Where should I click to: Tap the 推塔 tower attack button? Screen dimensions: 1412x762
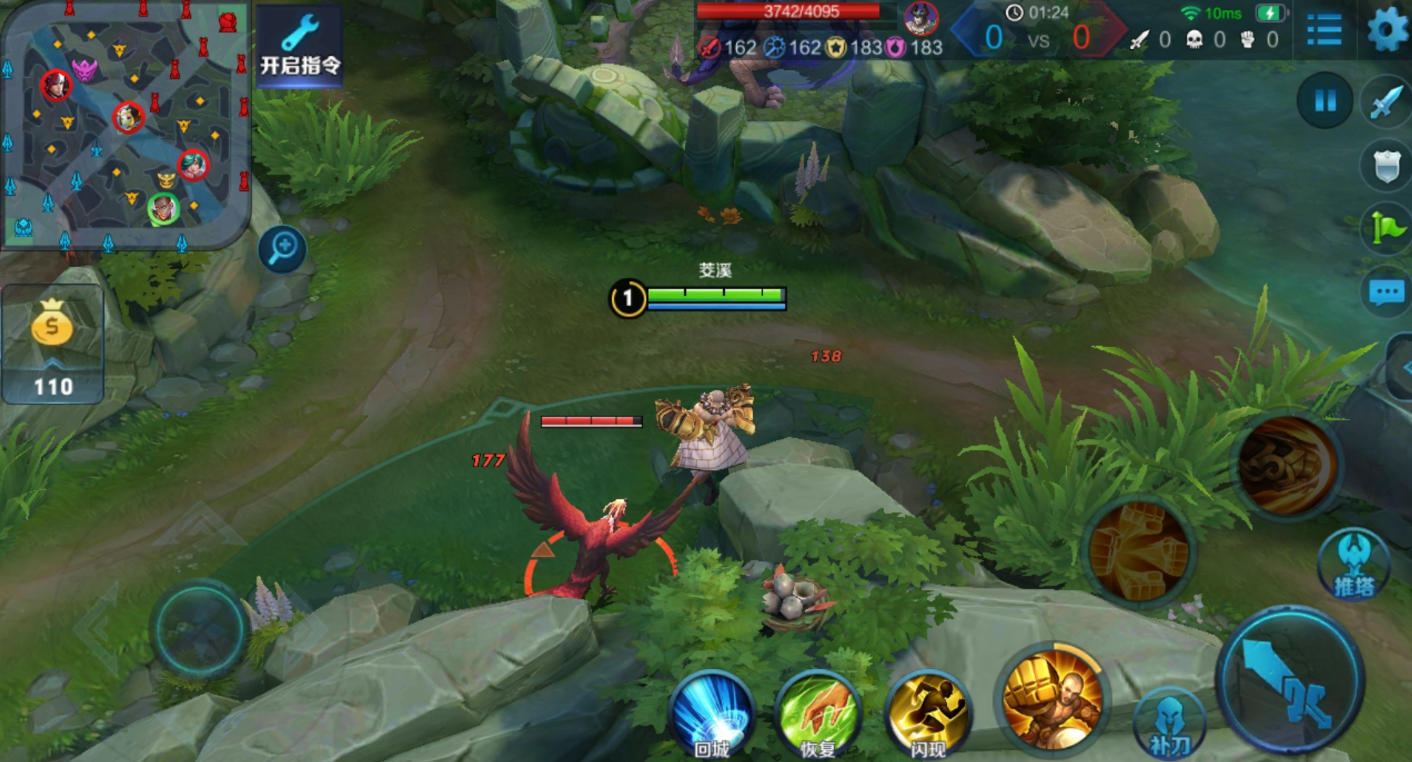point(1353,564)
